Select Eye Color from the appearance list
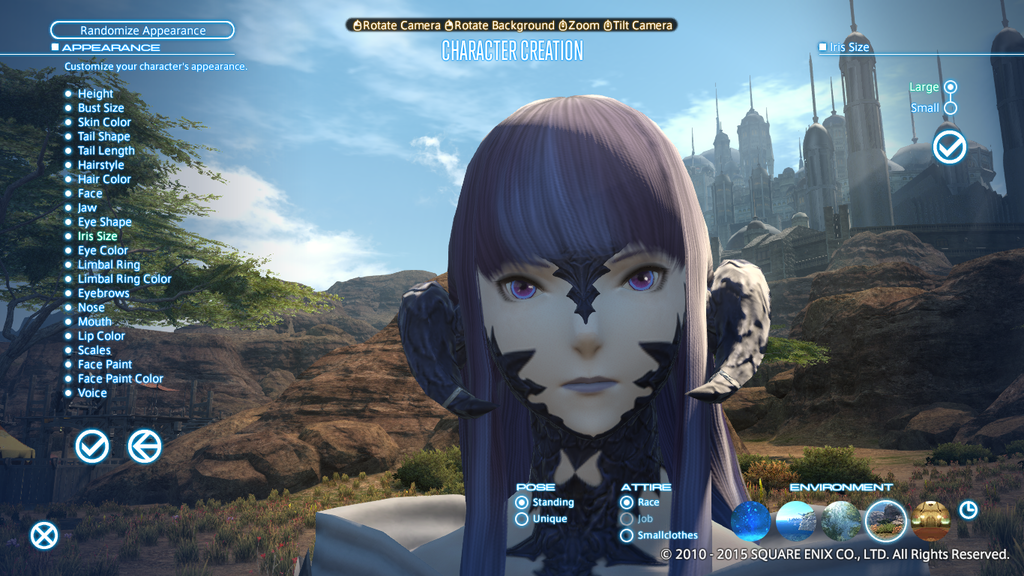This screenshot has height=576, width=1024. coord(102,251)
